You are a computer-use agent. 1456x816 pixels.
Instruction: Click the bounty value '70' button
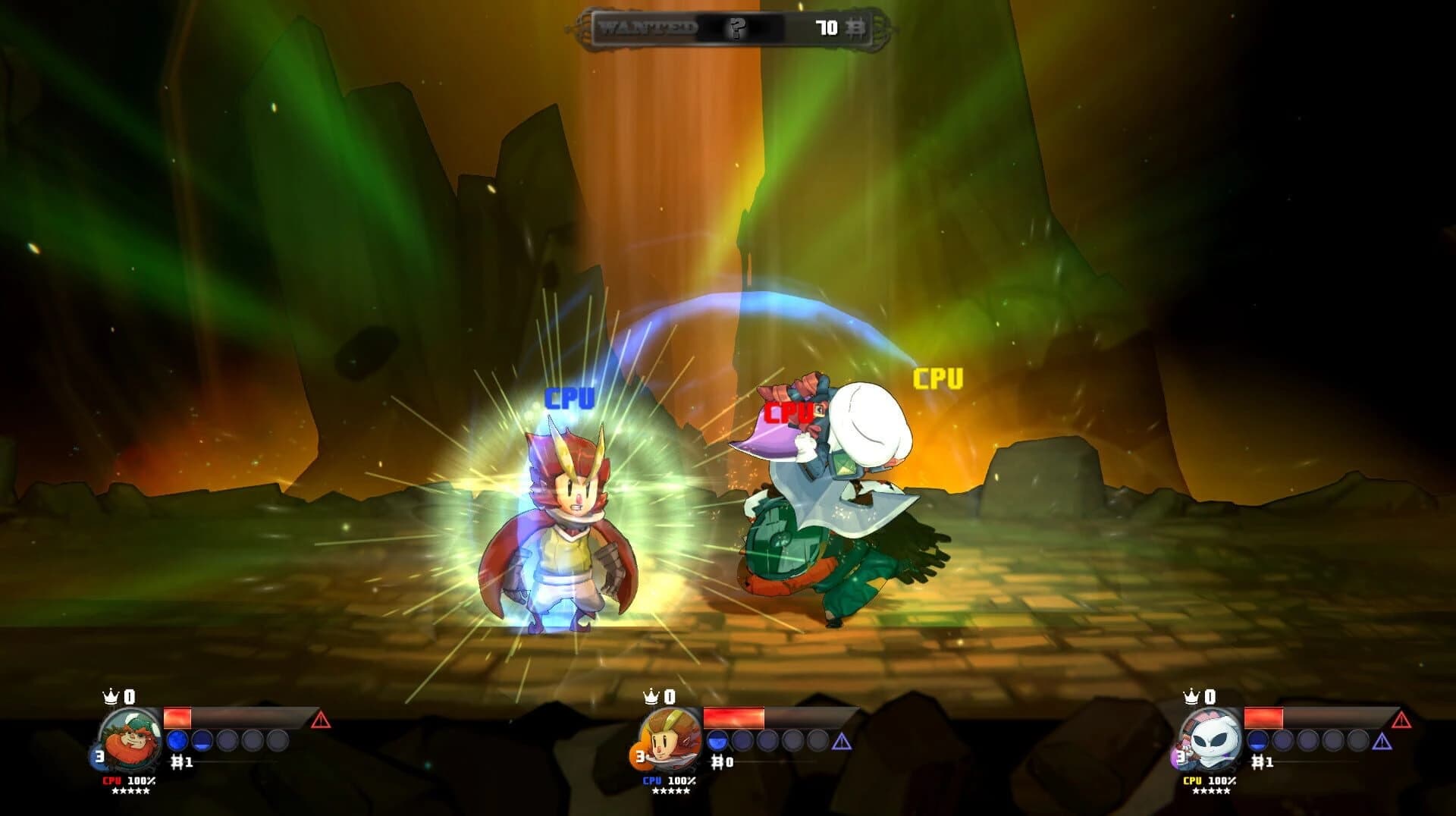827,27
